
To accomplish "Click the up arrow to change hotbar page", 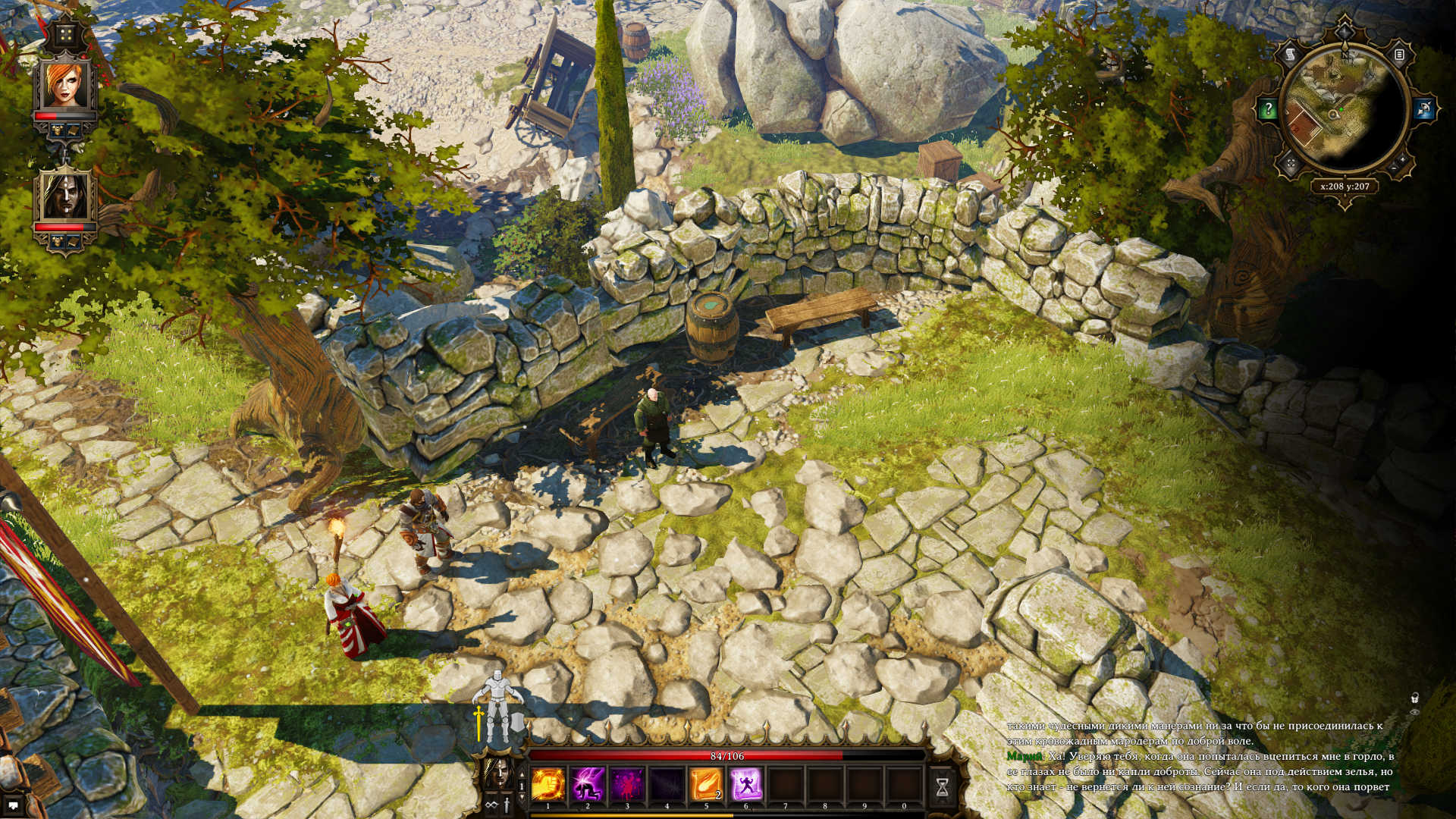I will [x=521, y=775].
